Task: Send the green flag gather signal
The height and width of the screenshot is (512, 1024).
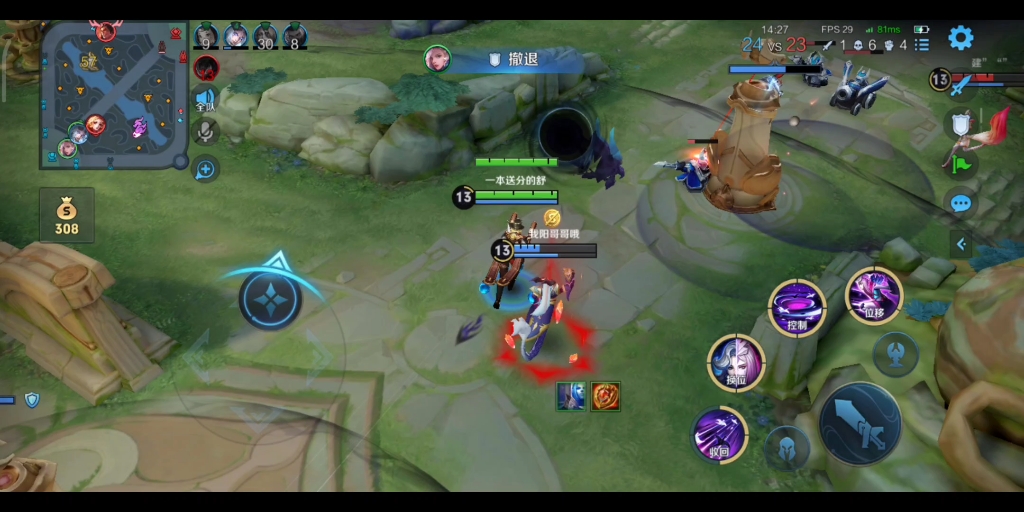Action: [x=960, y=163]
